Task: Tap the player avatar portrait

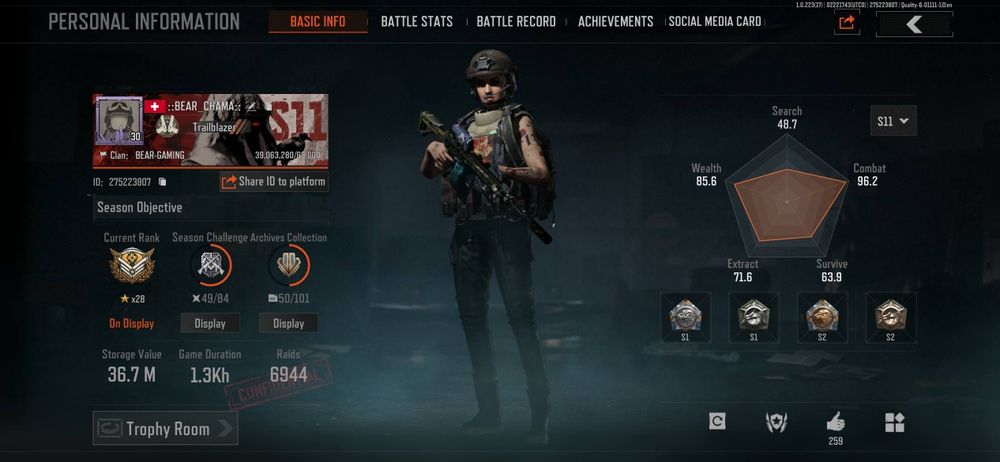Action: coord(119,121)
